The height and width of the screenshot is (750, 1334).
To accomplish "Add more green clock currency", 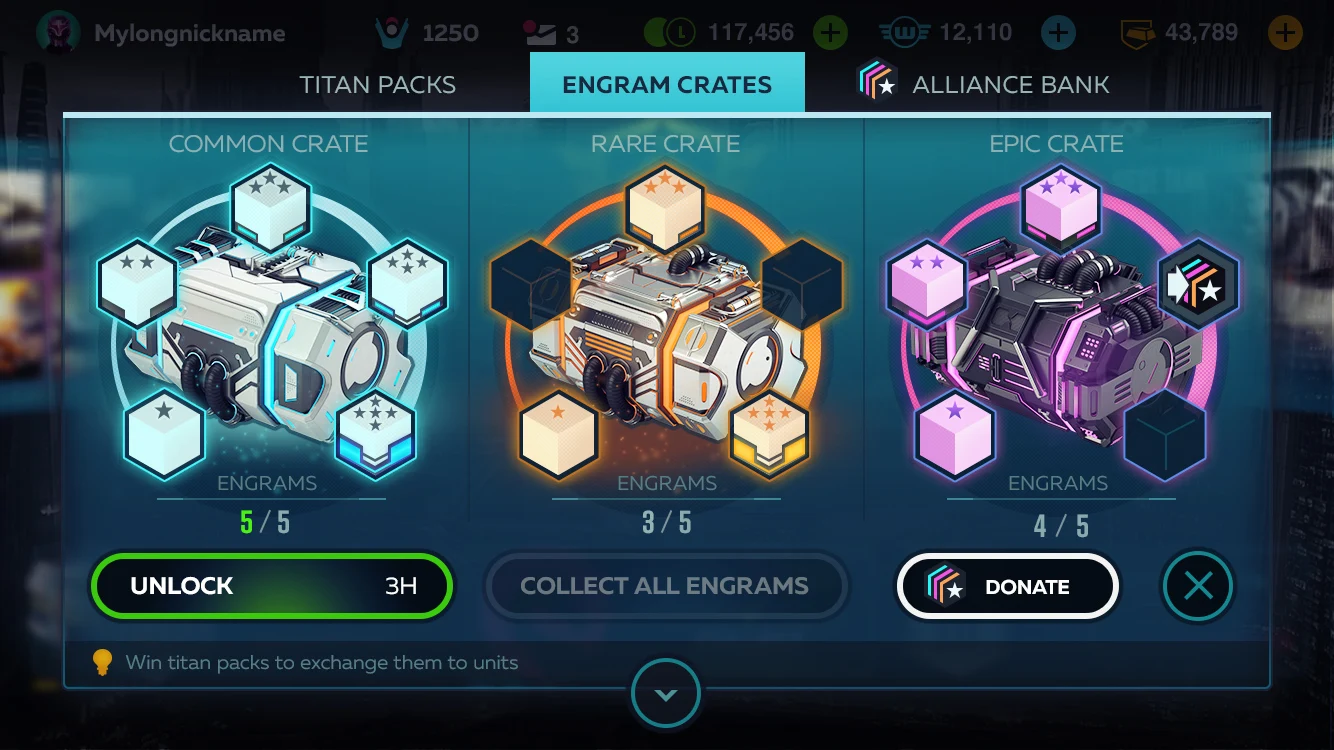I will [x=829, y=33].
